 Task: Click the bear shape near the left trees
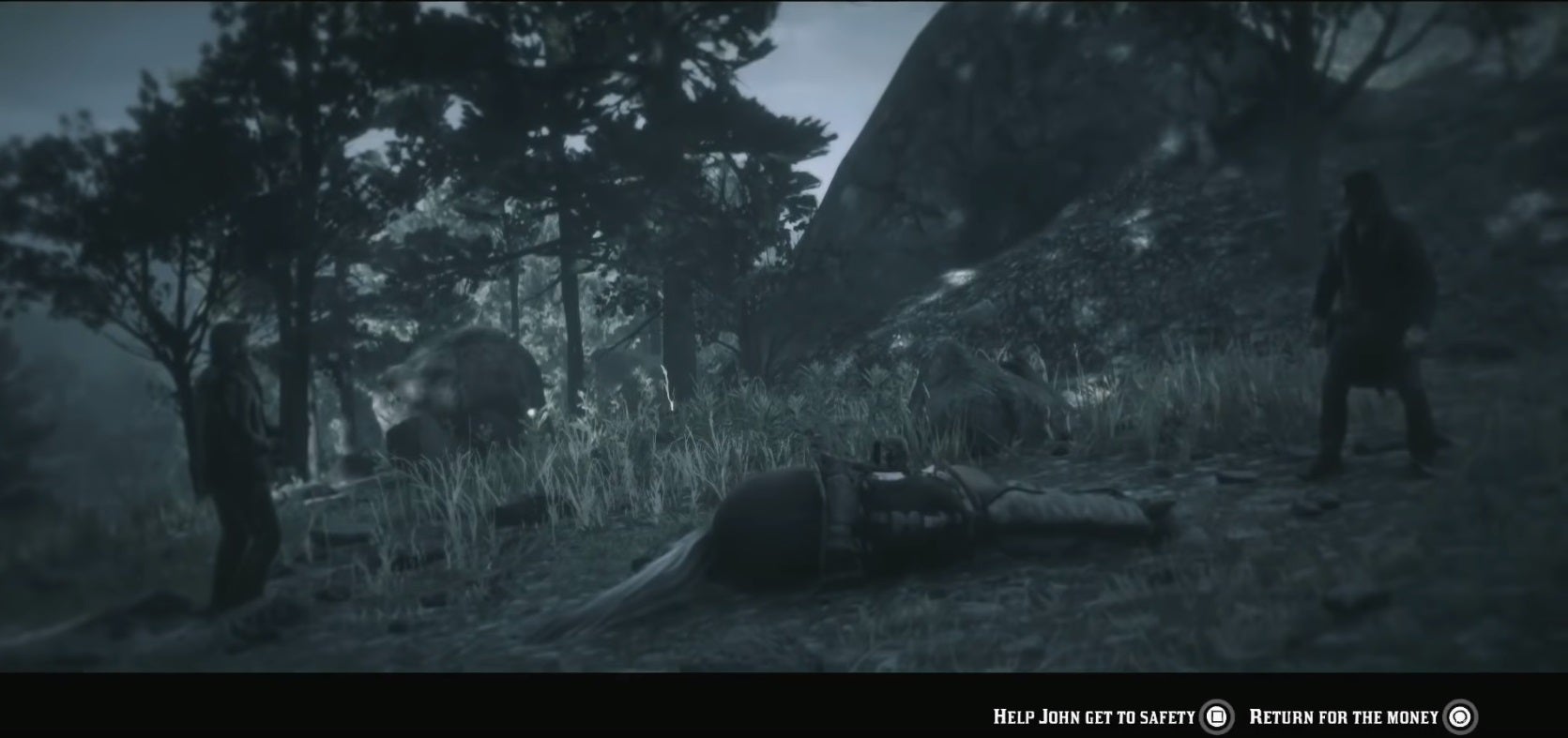coord(450,384)
